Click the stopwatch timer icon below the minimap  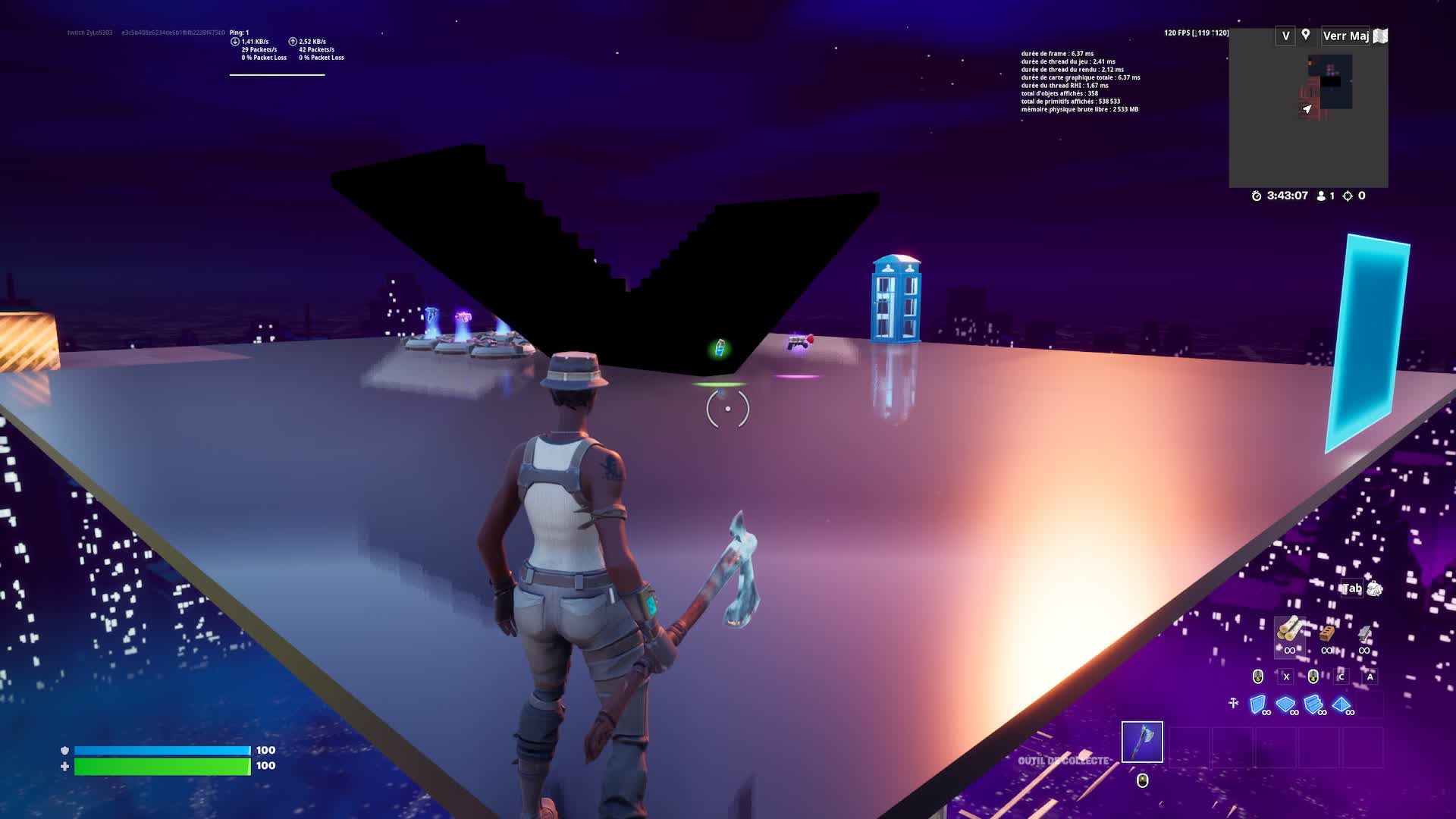tap(1257, 196)
